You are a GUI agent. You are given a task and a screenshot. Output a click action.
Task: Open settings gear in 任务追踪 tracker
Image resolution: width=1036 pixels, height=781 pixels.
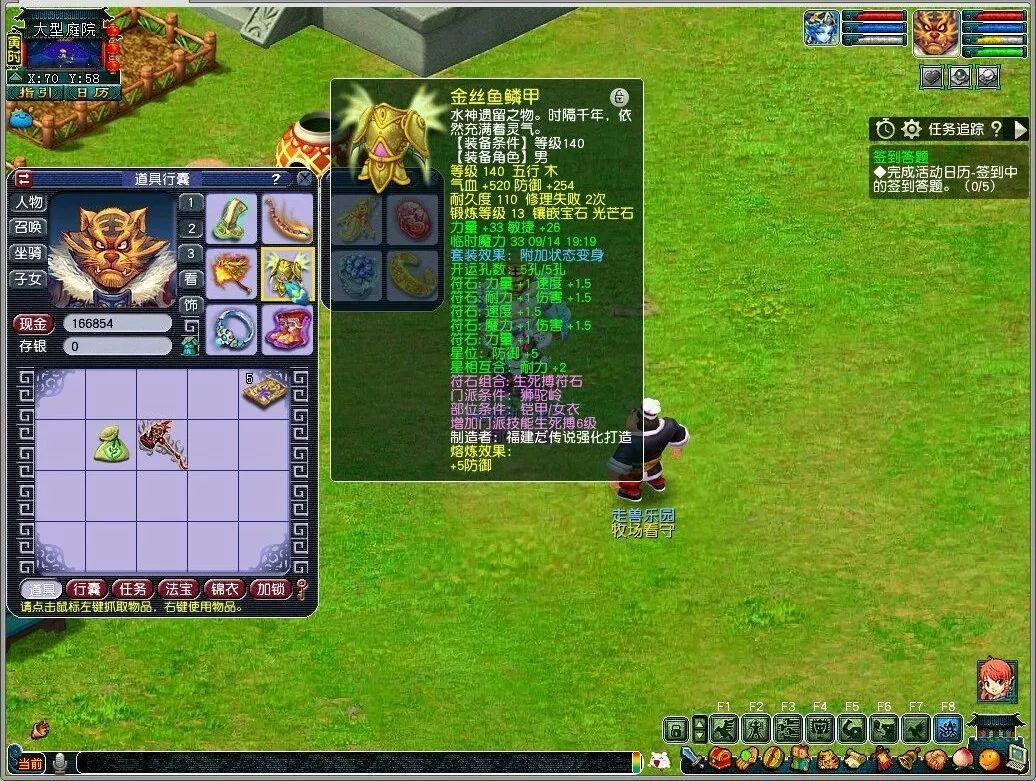tap(911, 129)
